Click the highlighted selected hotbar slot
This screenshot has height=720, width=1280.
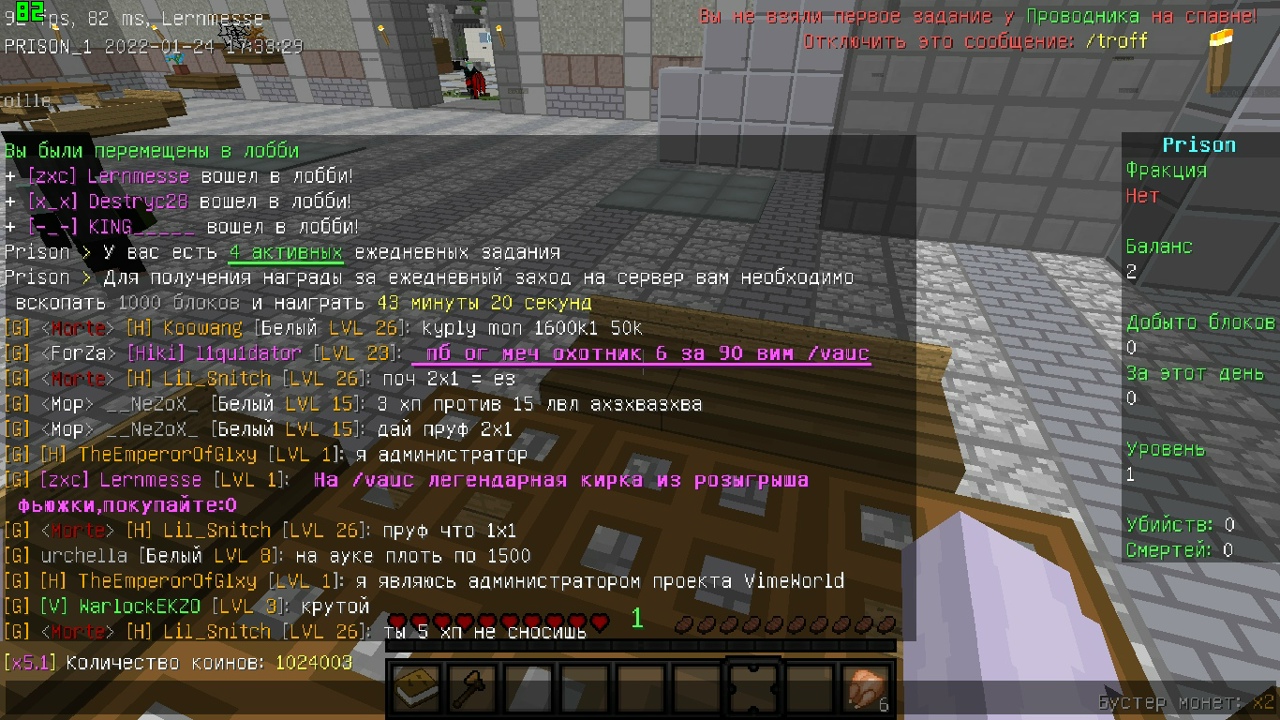752,686
